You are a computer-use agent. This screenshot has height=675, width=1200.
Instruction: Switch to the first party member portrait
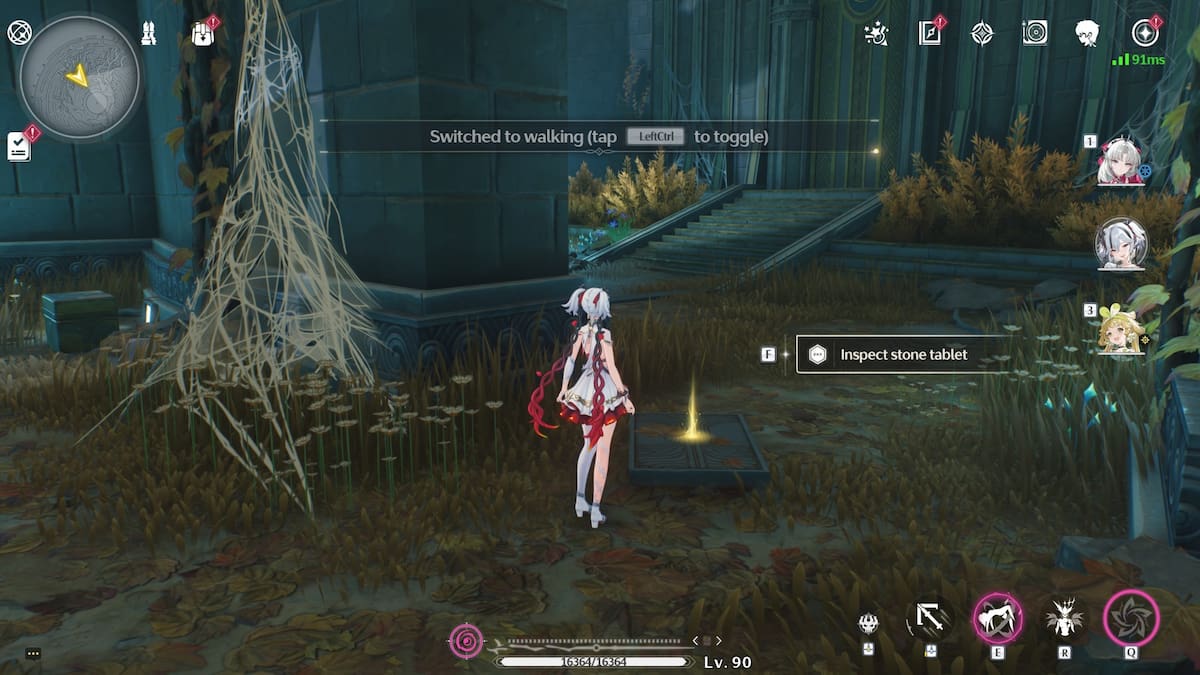point(1119,163)
